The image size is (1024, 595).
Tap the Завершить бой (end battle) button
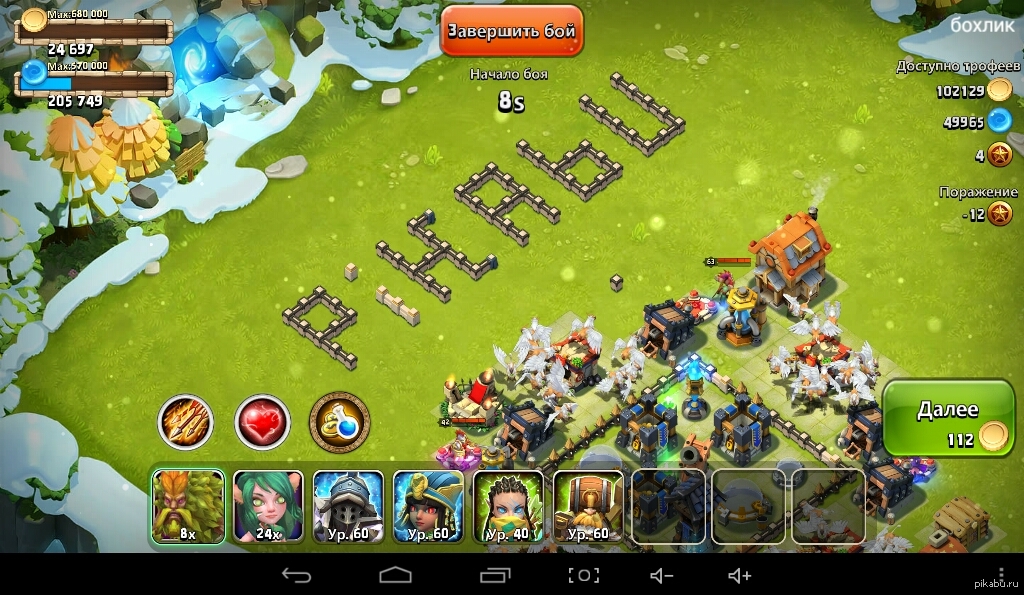(511, 31)
